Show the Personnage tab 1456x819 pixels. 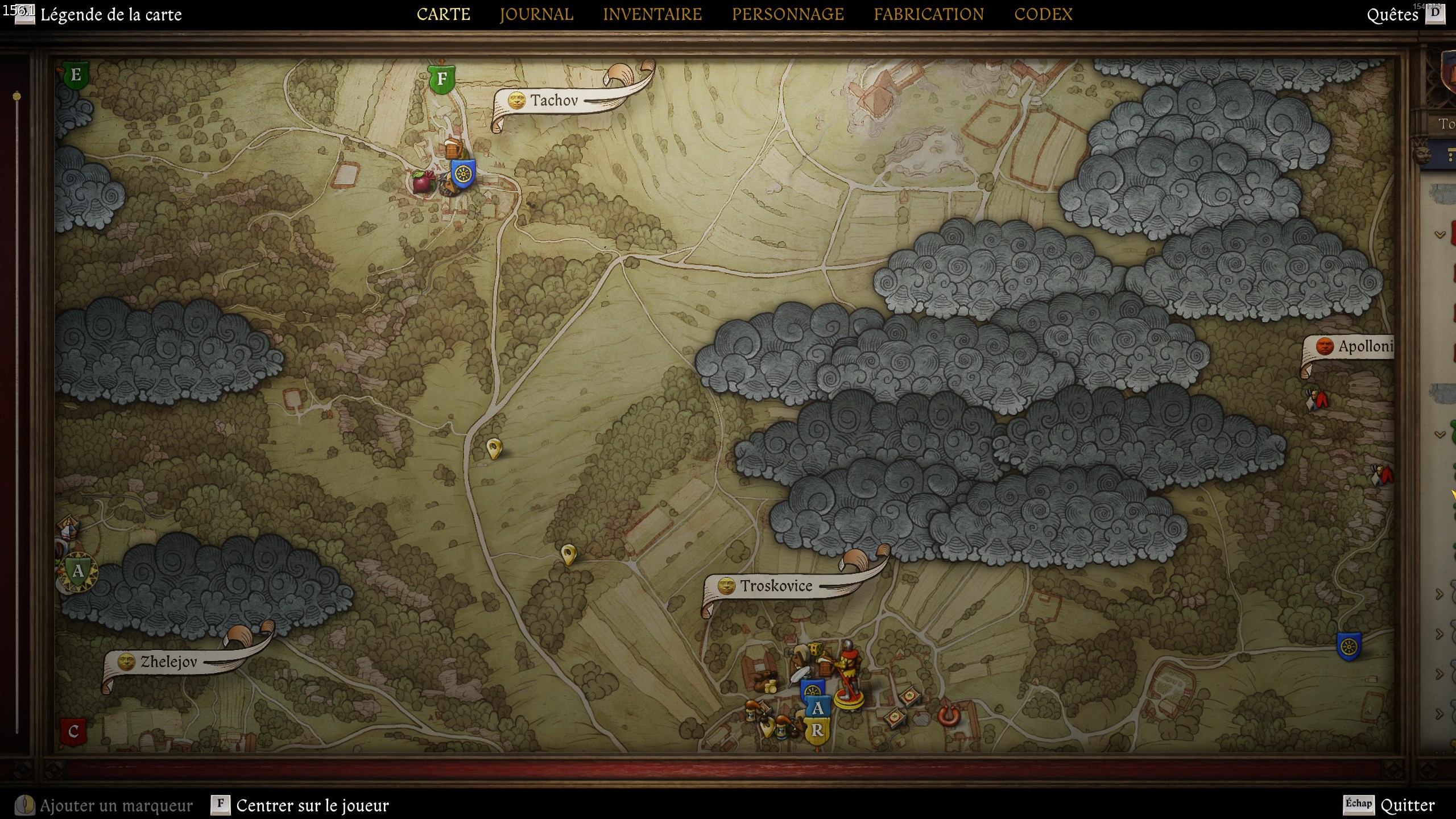(x=788, y=14)
